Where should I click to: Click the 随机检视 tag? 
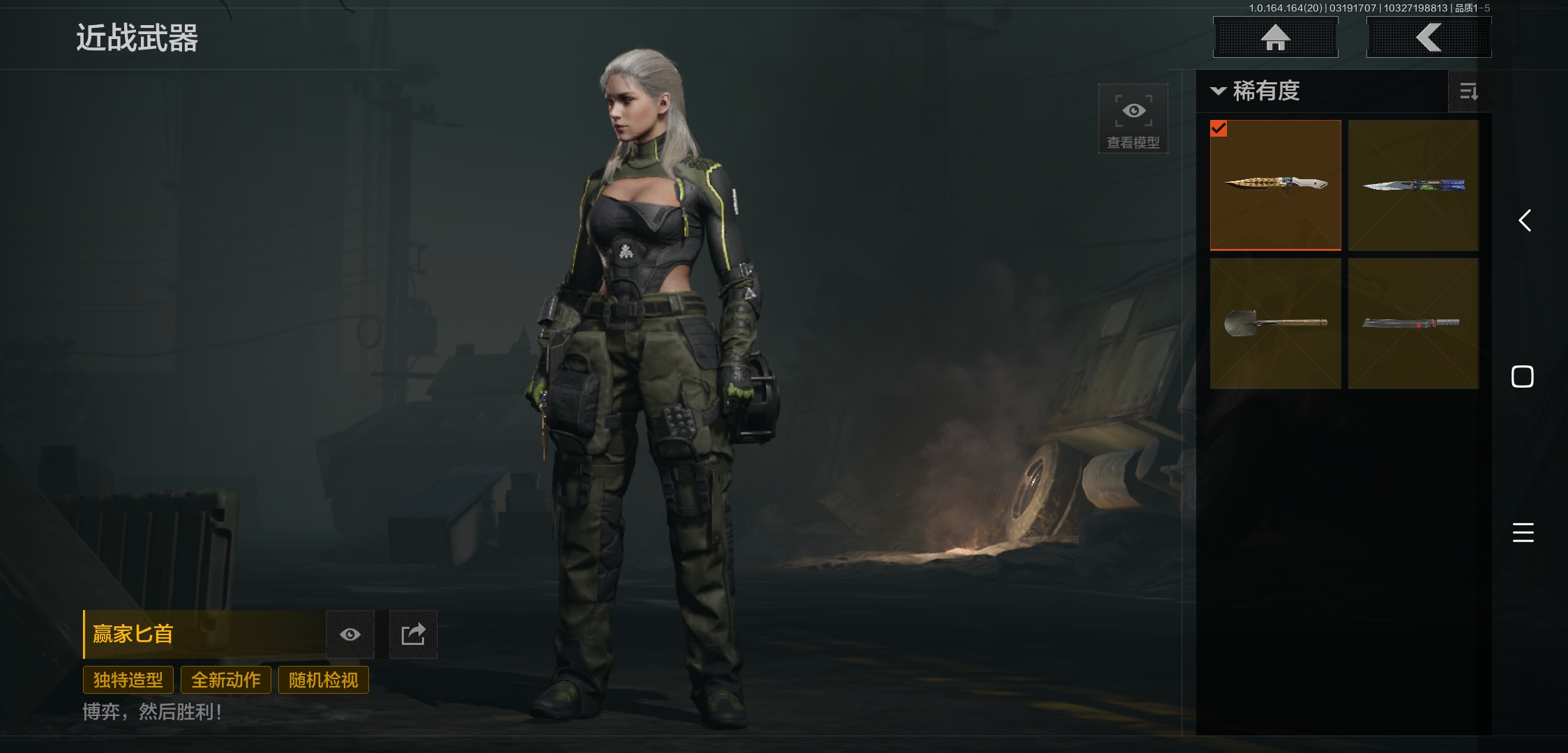point(324,680)
